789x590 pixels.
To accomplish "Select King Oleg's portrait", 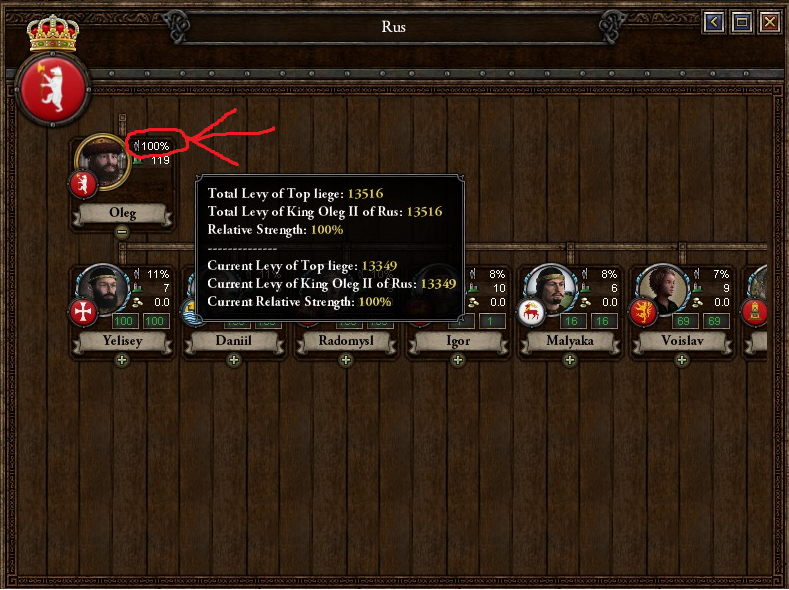I will [103, 161].
